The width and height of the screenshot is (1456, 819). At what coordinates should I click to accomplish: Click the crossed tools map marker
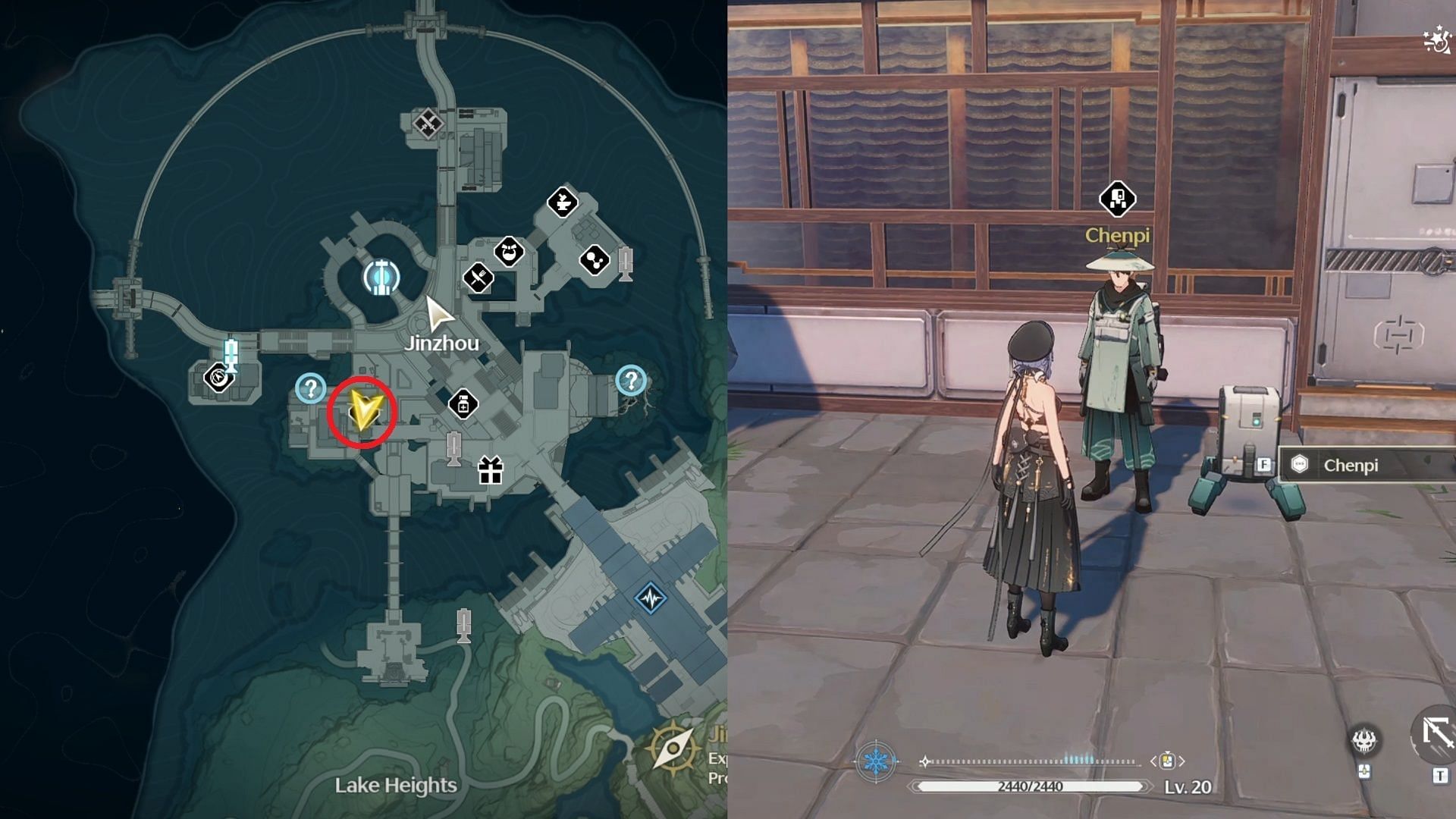(x=428, y=122)
